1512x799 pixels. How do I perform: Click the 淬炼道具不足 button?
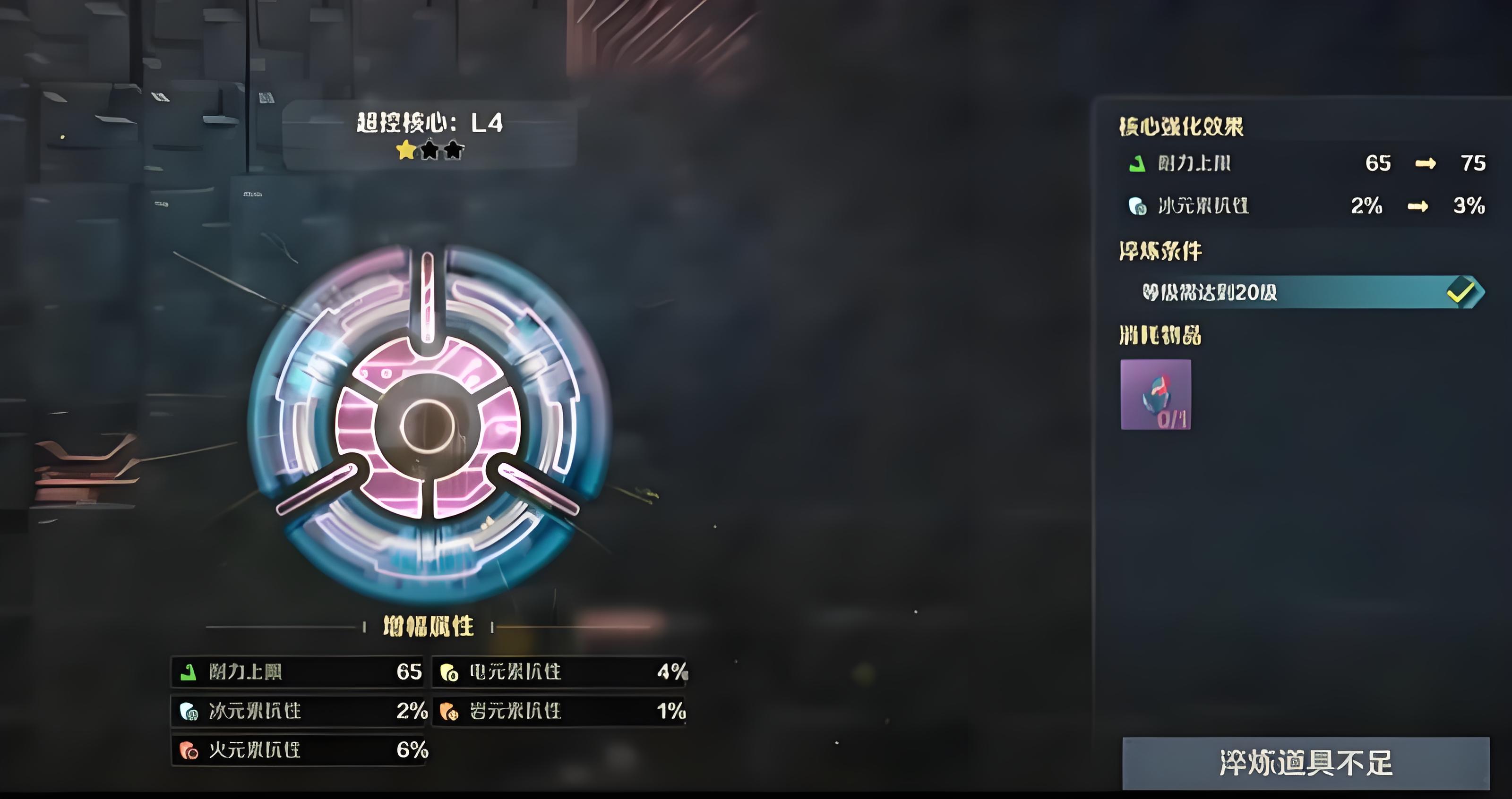[x=1306, y=763]
